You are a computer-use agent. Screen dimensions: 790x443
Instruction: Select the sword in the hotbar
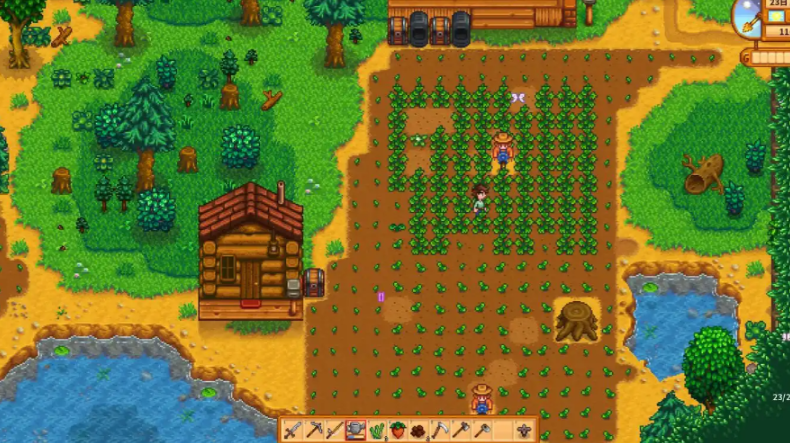pyautogui.click(x=293, y=431)
